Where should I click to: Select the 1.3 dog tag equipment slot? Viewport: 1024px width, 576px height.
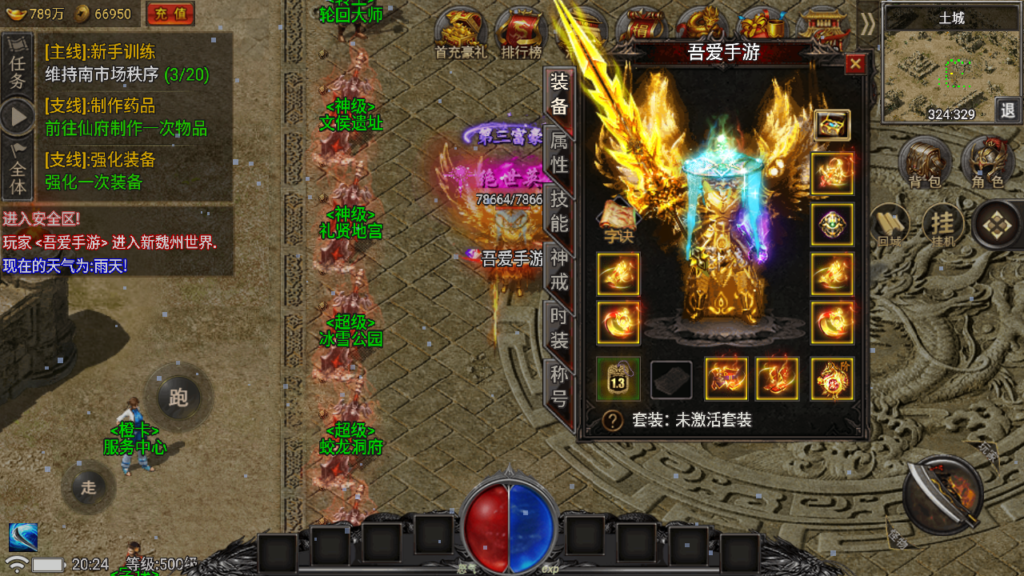tap(618, 380)
